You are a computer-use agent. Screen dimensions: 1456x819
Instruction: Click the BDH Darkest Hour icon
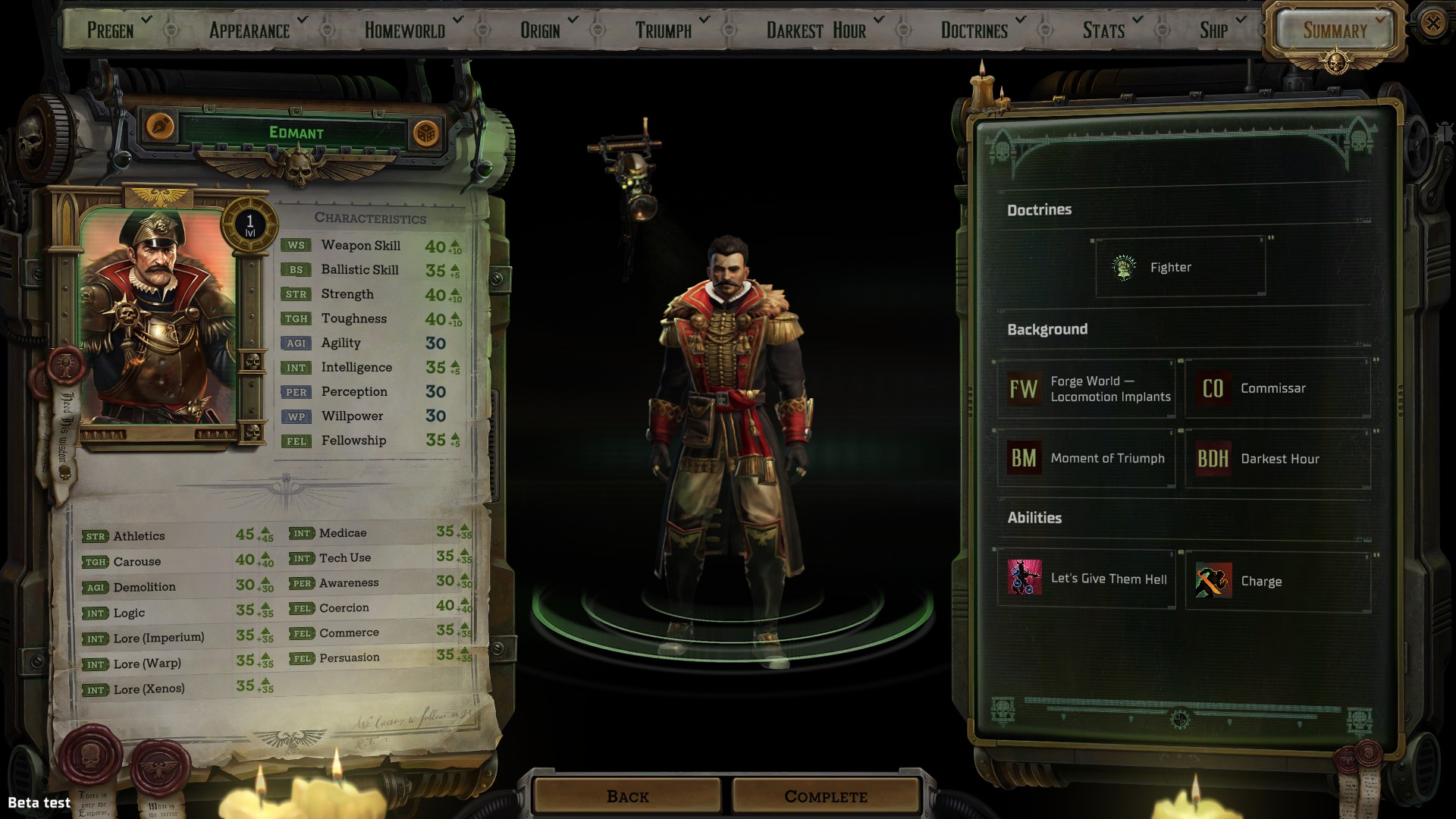1212,458
